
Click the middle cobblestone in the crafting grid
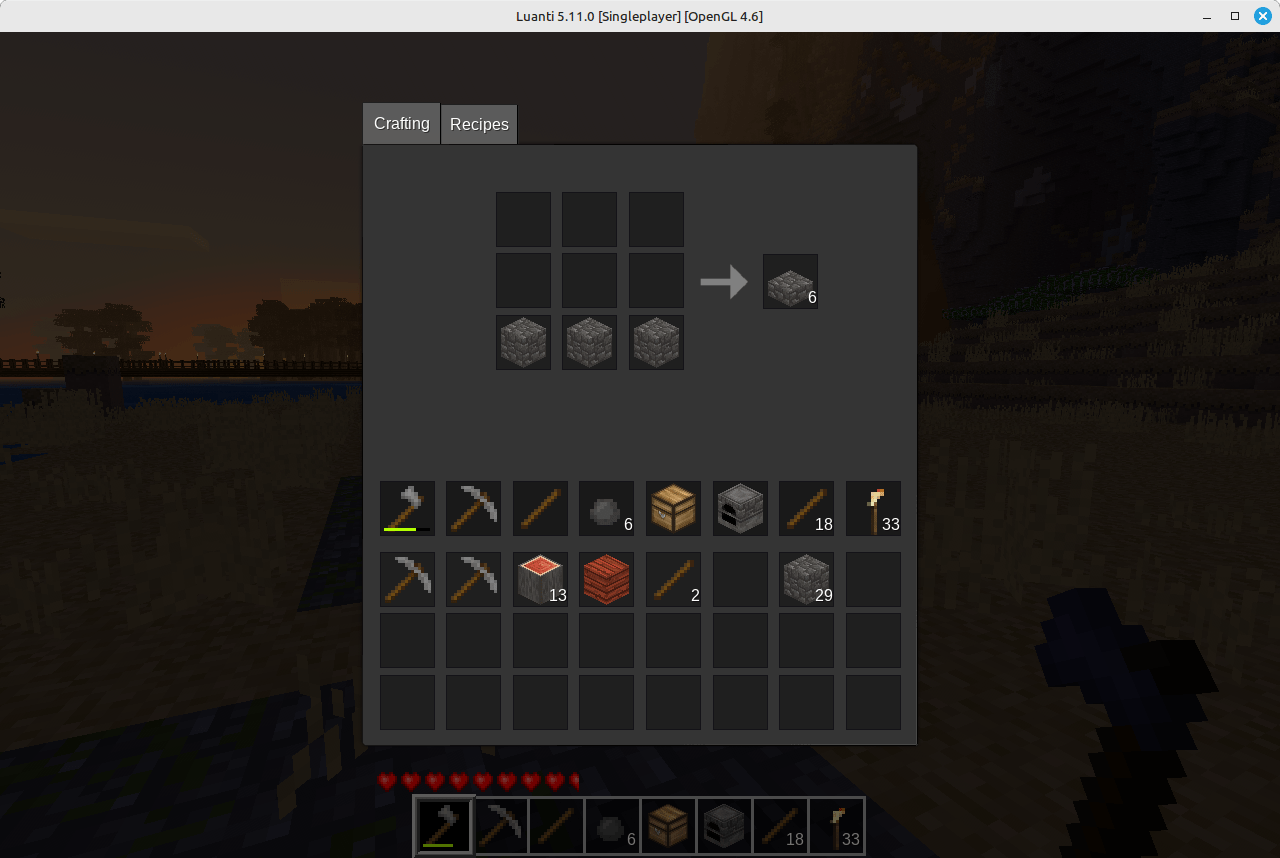point(589,342)
